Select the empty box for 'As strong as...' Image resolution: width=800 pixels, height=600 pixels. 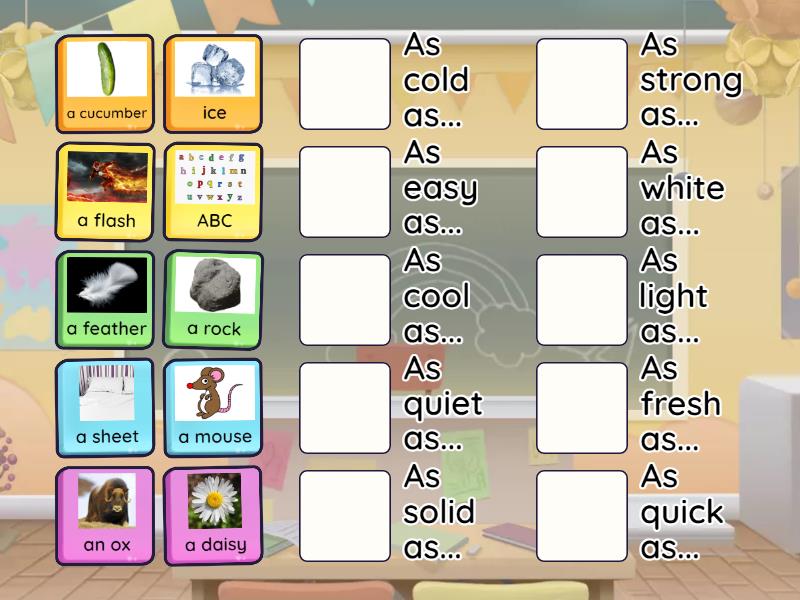pyautogui.click(x=582, y=84)
